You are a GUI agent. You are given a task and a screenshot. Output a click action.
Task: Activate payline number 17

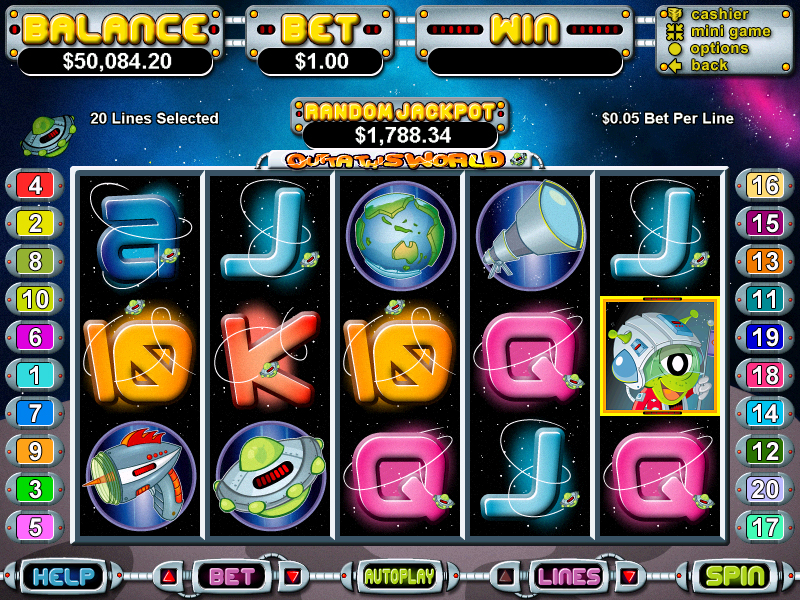(x=765, y=526)
